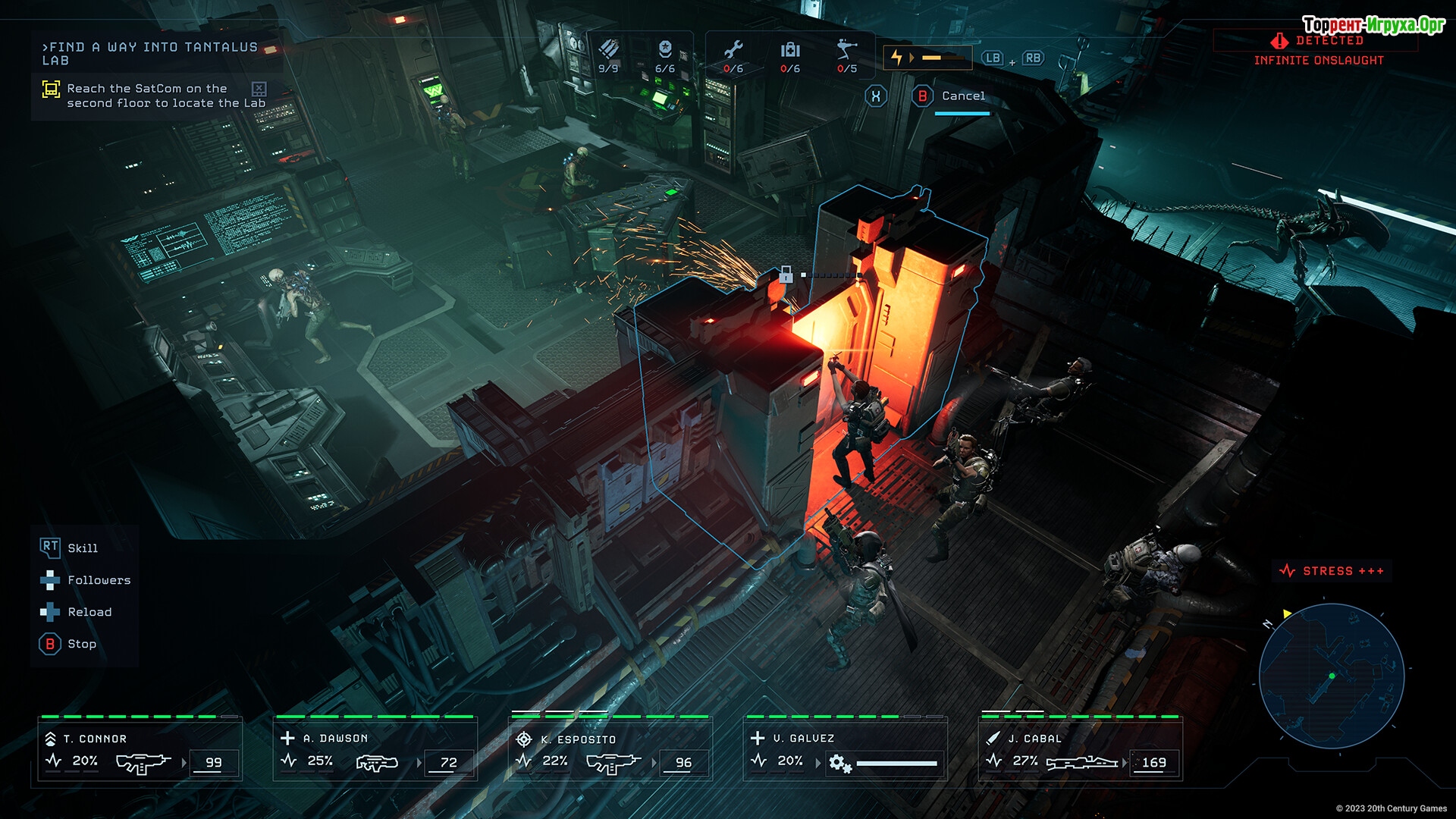Select the ammo clips resource icon
Screen dimensions: 1456x819
tap(608, 52)
